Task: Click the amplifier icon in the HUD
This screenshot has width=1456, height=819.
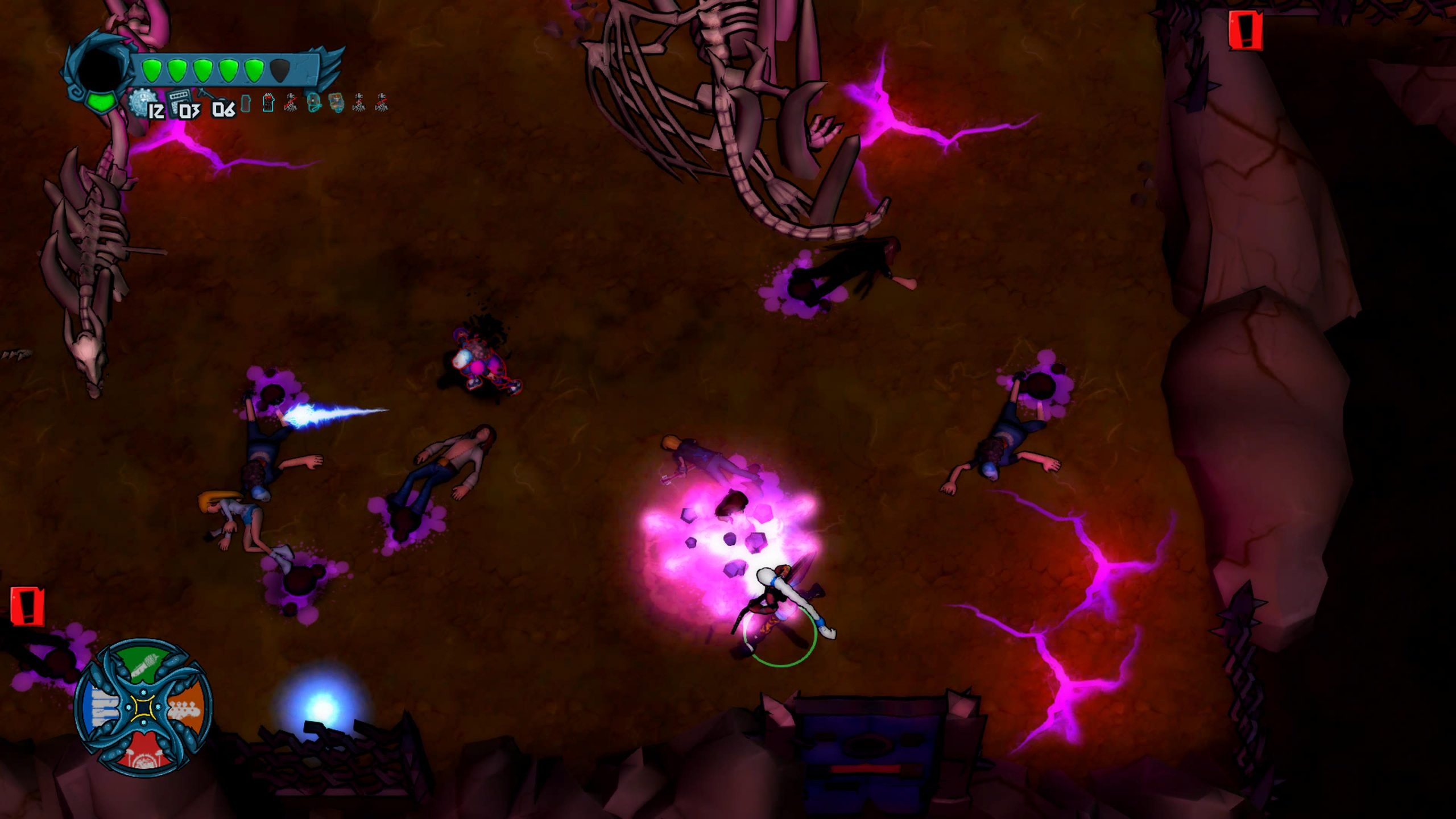Action: coord(179,101)
